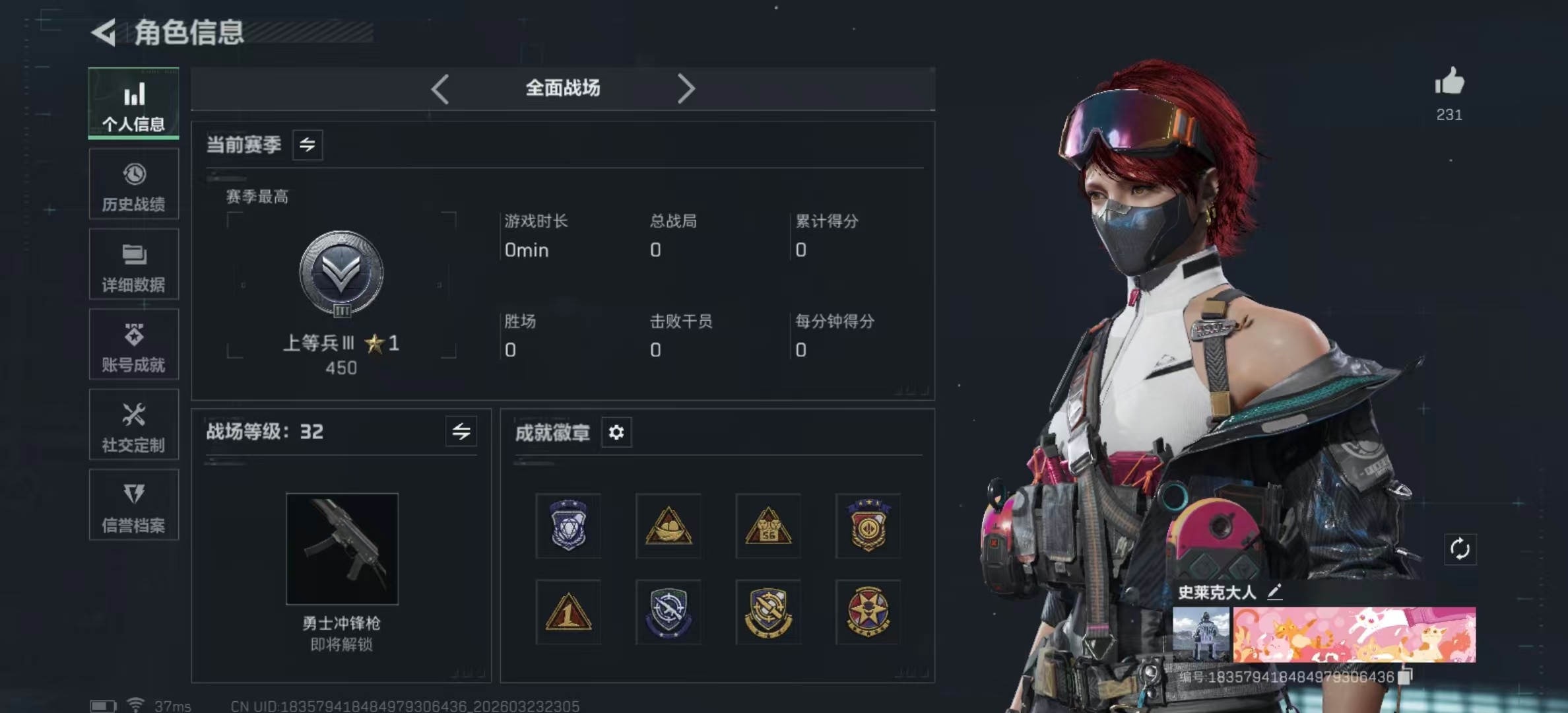The width and height of the screenshot is (1568, 713).
Task: Open the 社交定制 tab
Action: [x=134, y=424]
